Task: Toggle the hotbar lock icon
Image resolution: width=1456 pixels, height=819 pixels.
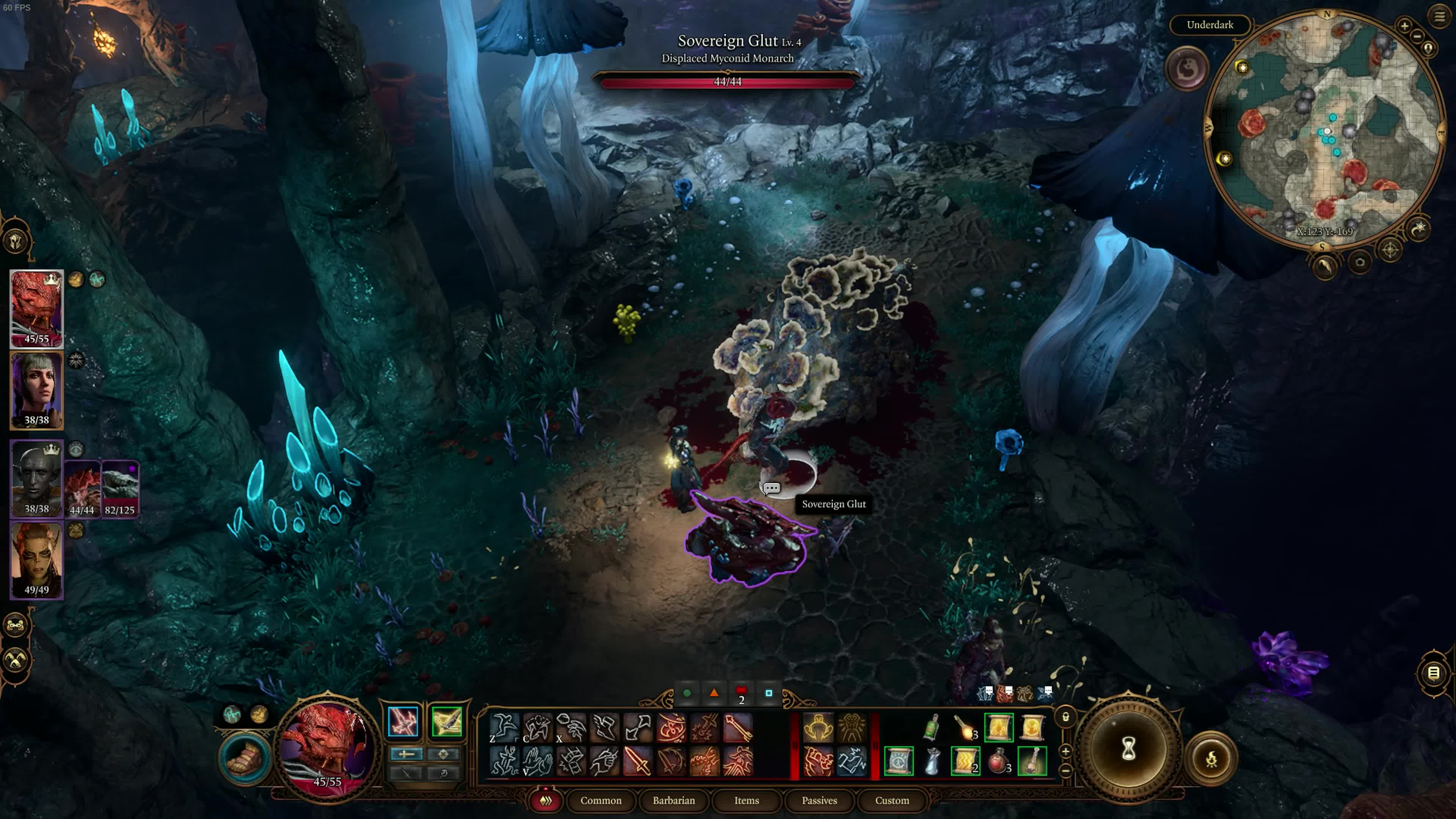Action: 1065,717
